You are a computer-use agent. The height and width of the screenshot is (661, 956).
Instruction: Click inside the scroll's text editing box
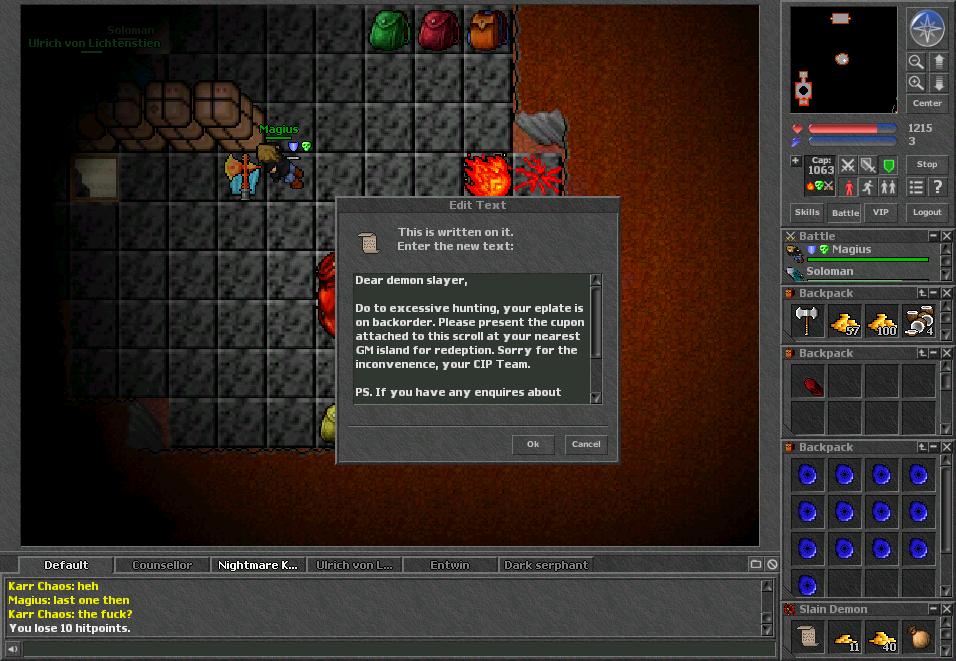471,337
